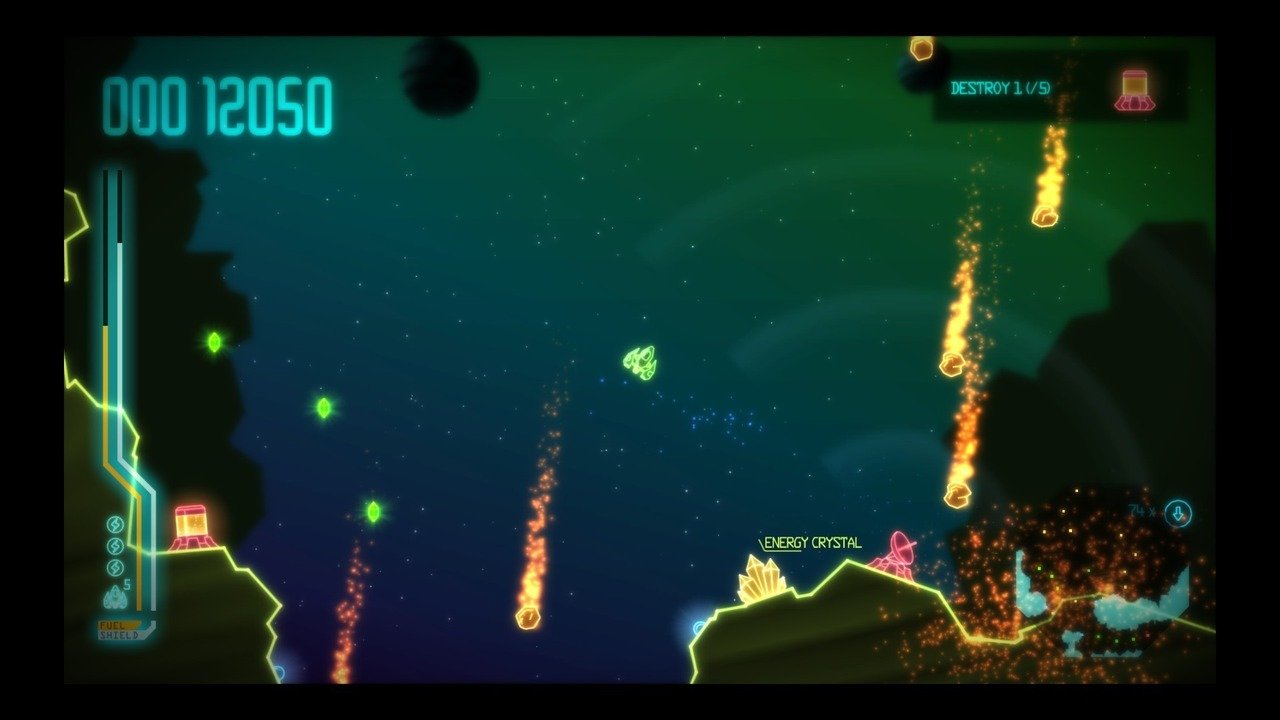Open the 74x crystal counter readout
Image resolution: width=1280 pixels, height=720 pixels.
(1140, 511)
